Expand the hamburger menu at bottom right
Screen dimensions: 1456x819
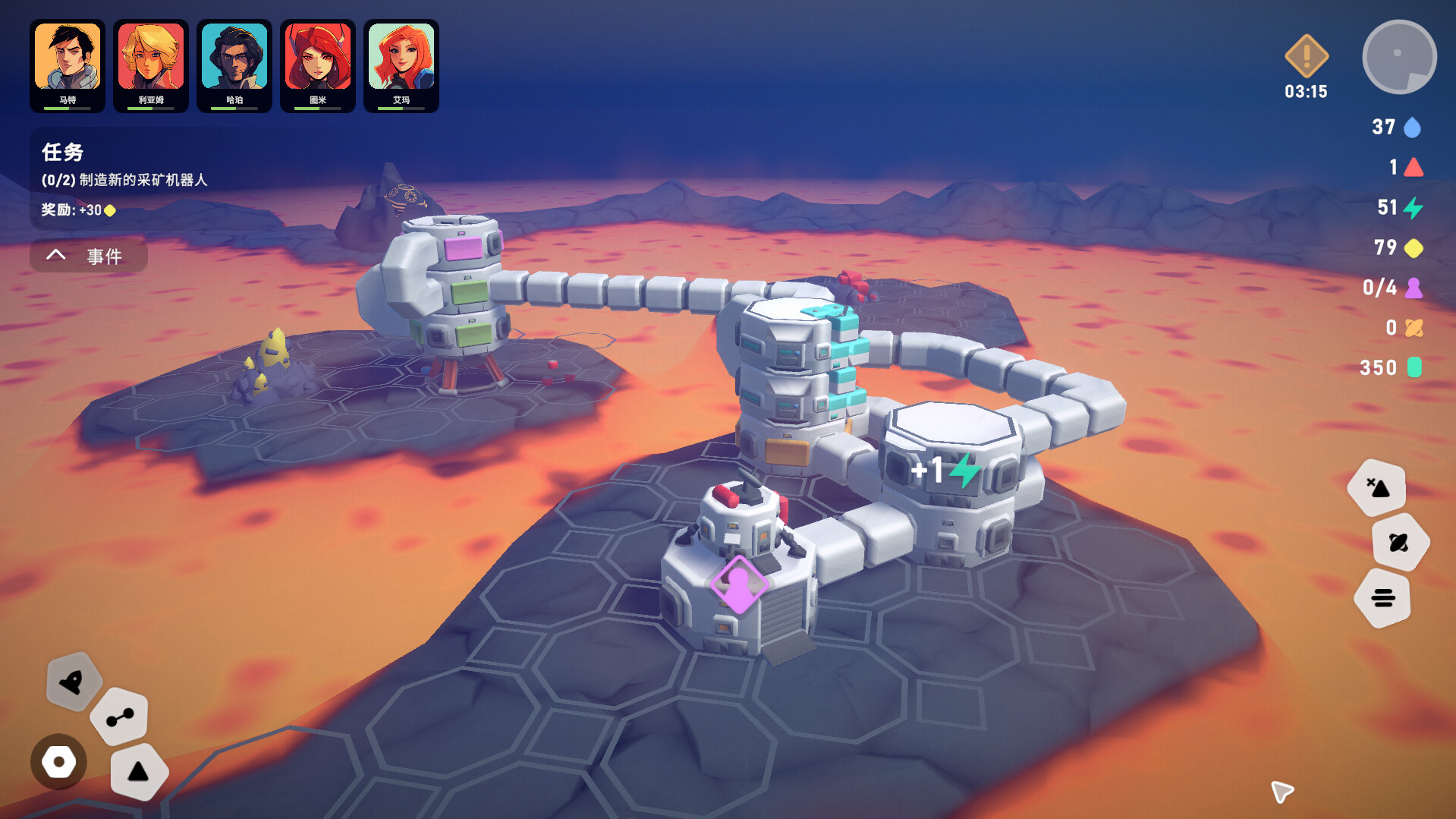pyautogui.click(x=1385, y=597)
